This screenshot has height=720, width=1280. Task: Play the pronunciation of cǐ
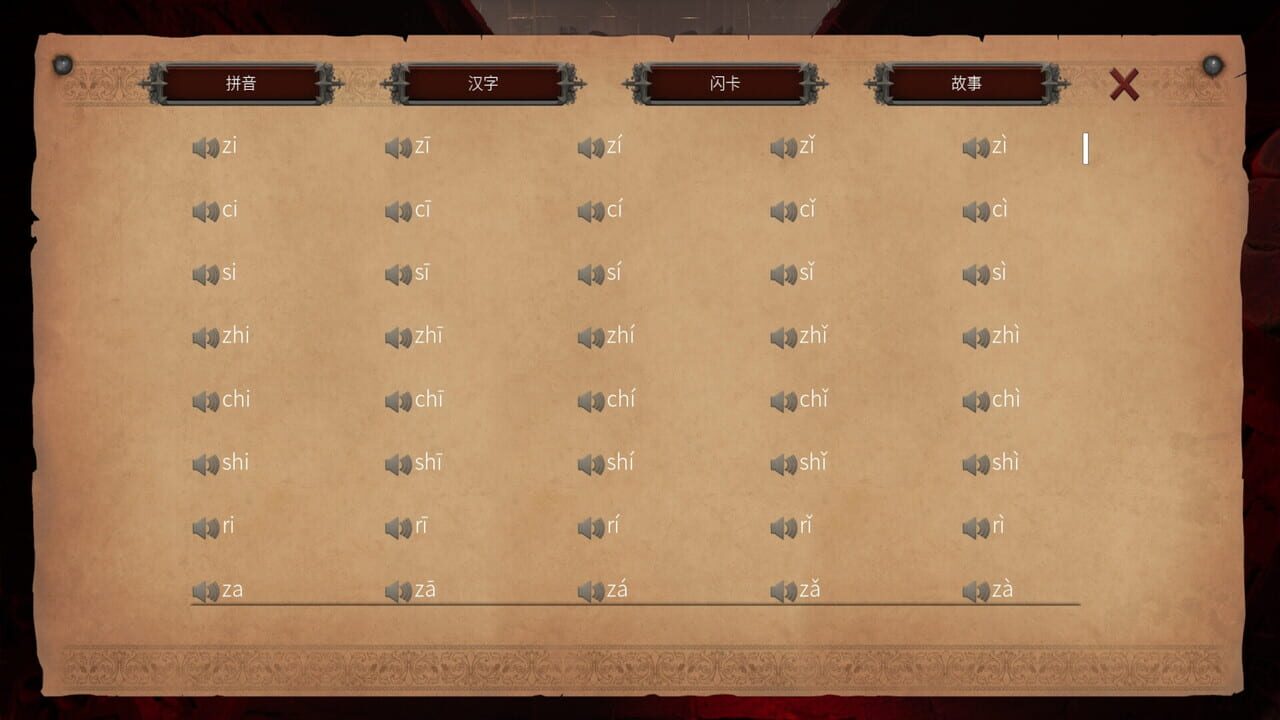click(x=783, y=210)
